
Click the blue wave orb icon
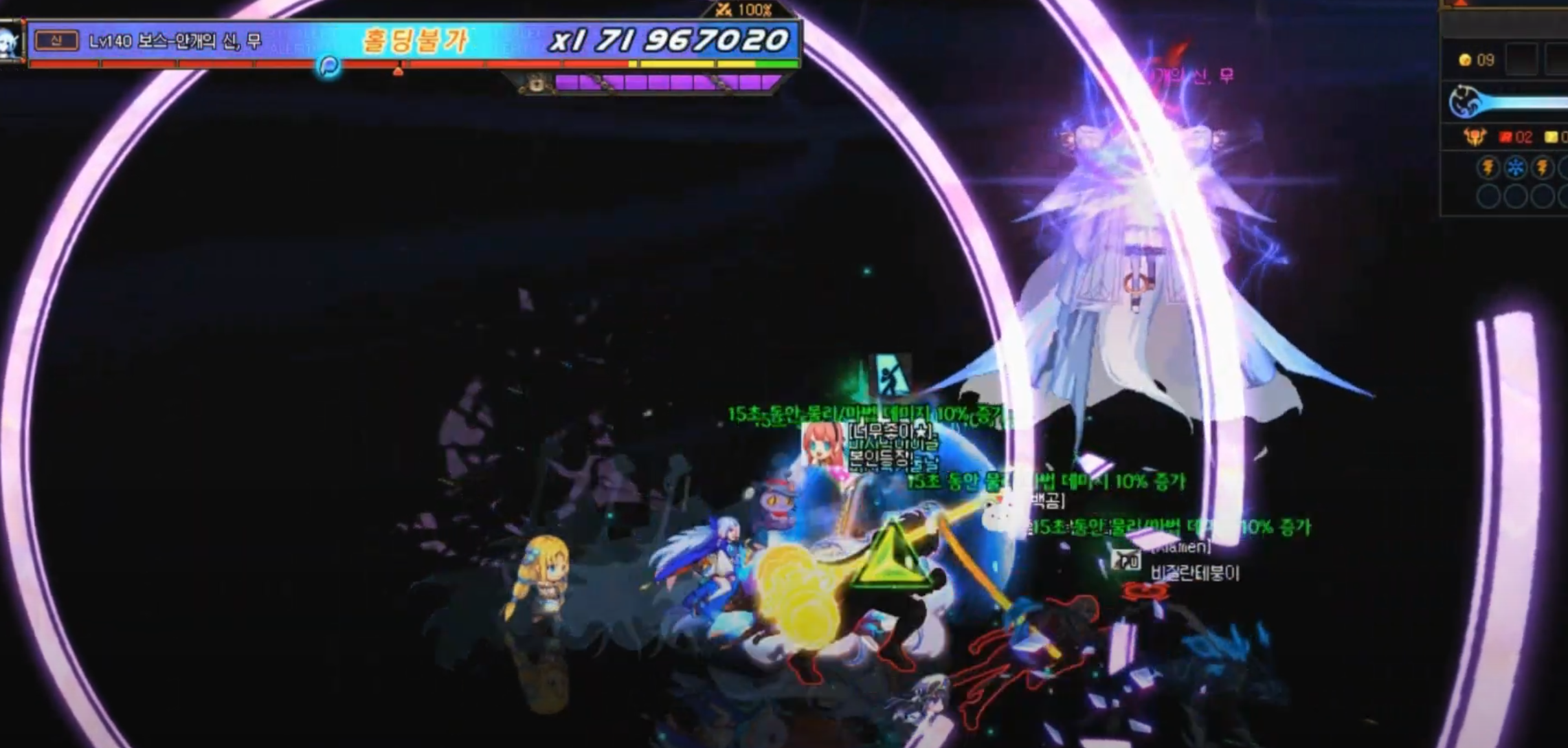tap(1463, 102)
